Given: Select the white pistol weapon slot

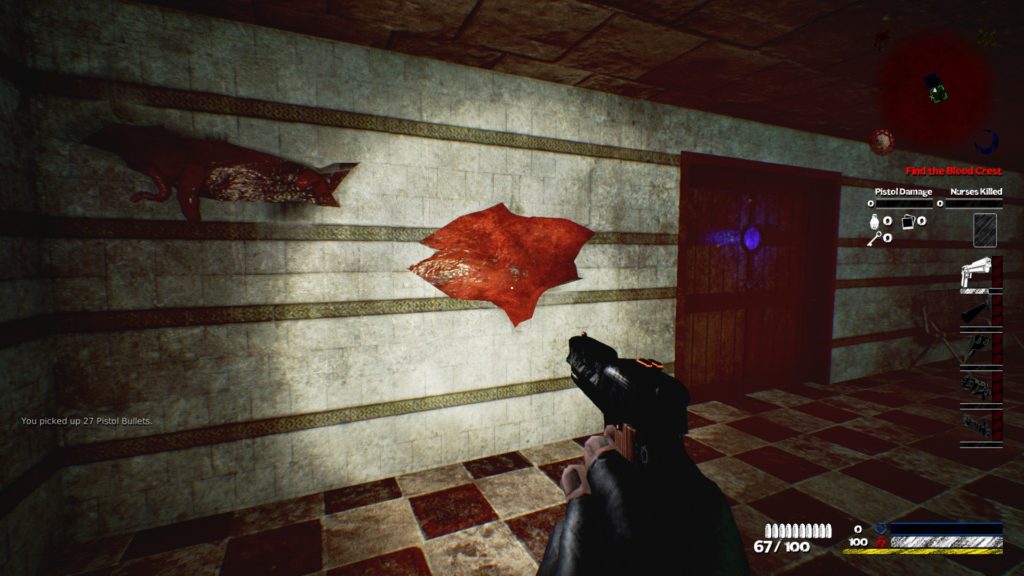Looking at the screenshot, I should coord(975,273).
